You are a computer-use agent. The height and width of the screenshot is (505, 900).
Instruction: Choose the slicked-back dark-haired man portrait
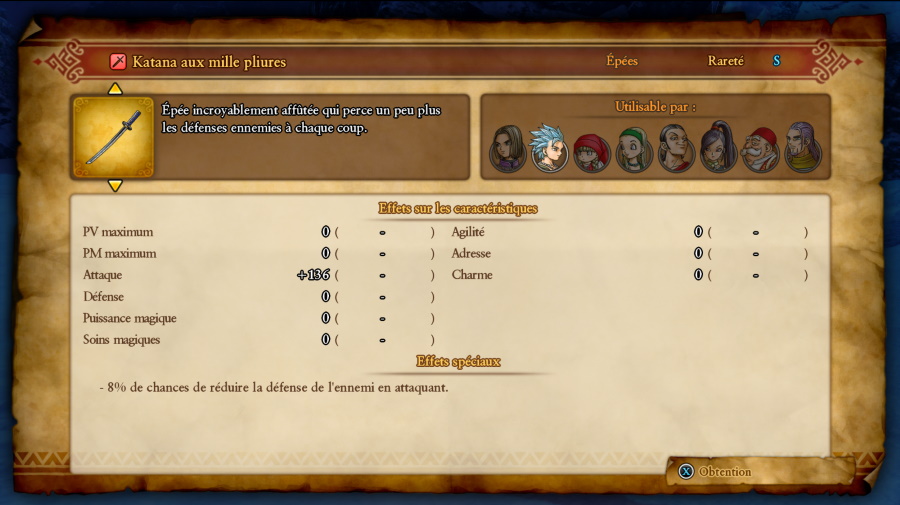point(675,149)
